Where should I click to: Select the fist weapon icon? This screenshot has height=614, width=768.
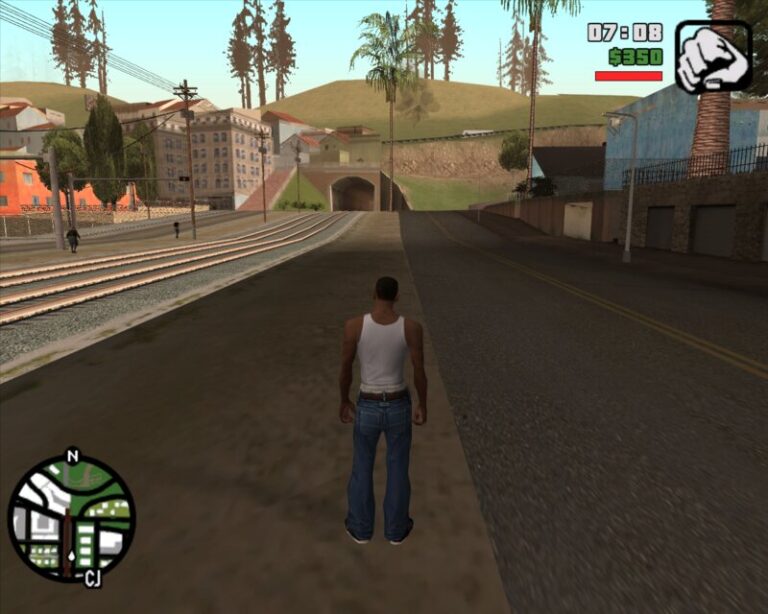point(712,57)
